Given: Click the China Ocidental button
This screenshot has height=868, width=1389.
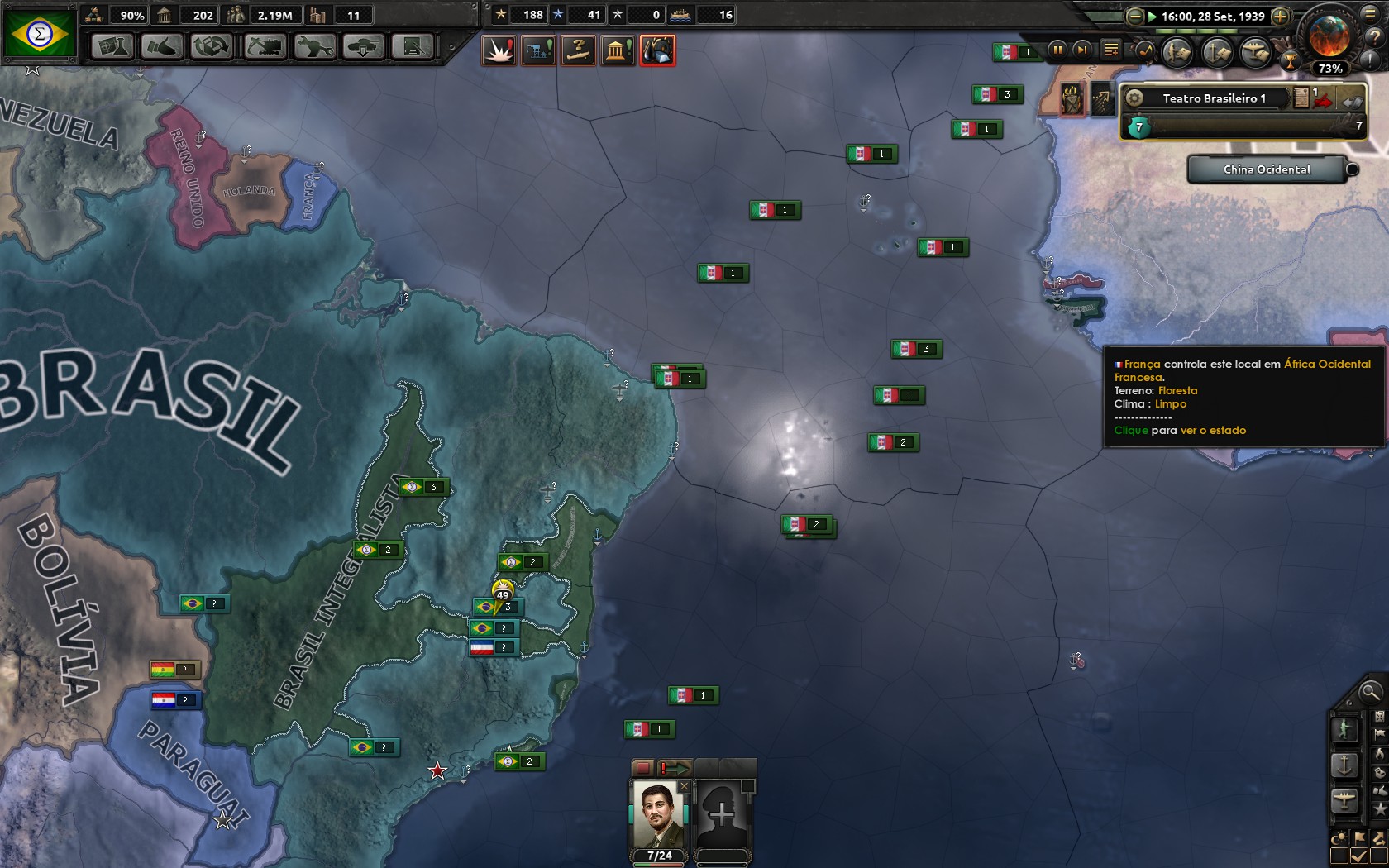Looking at the screenshot, I should pyautogui.click(x=1267, y=169).
